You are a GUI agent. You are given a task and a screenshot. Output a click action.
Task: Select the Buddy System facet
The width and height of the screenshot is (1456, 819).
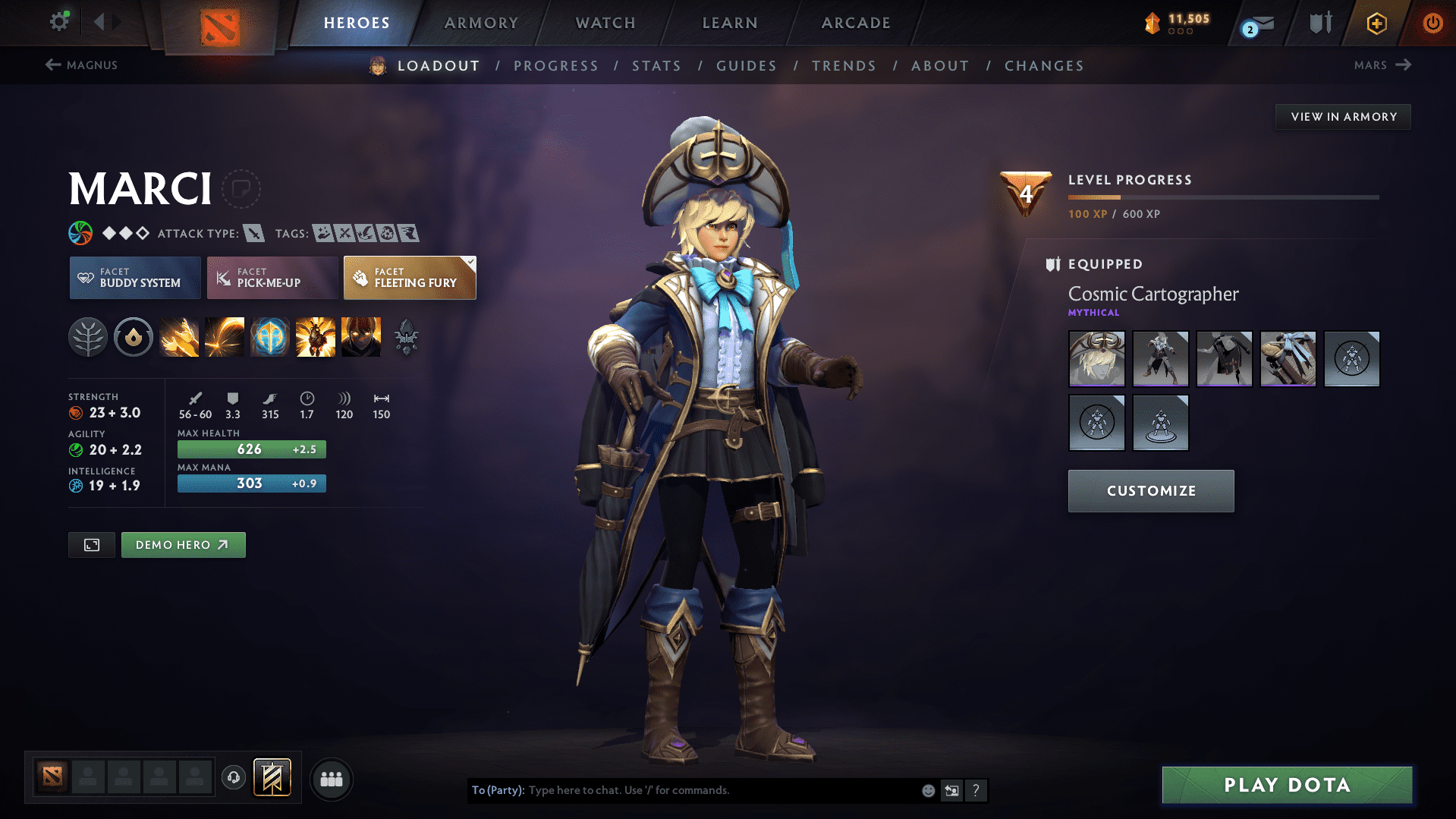pos(135,278)
